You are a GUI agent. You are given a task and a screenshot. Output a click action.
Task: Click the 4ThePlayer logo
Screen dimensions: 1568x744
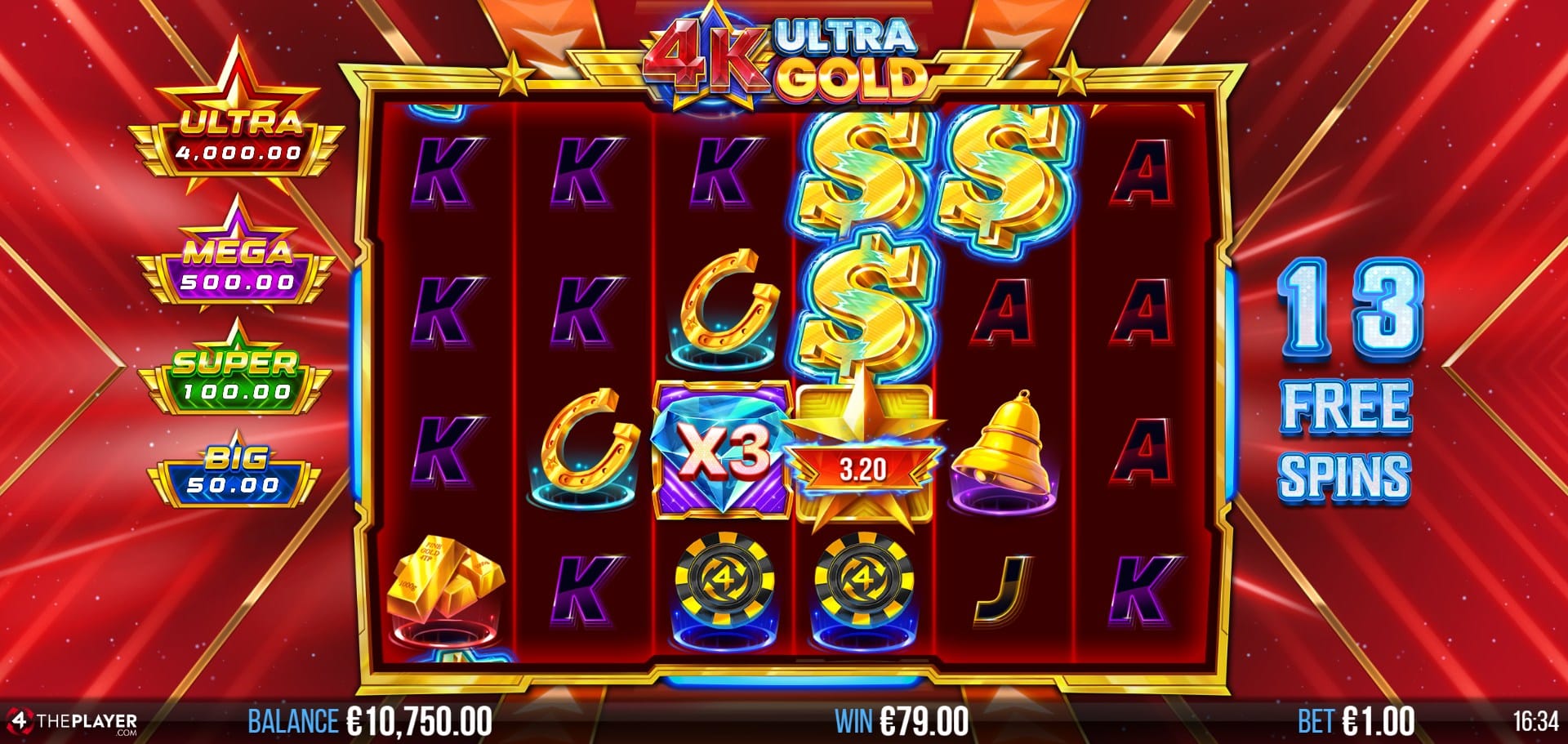[x=72, y=723]
